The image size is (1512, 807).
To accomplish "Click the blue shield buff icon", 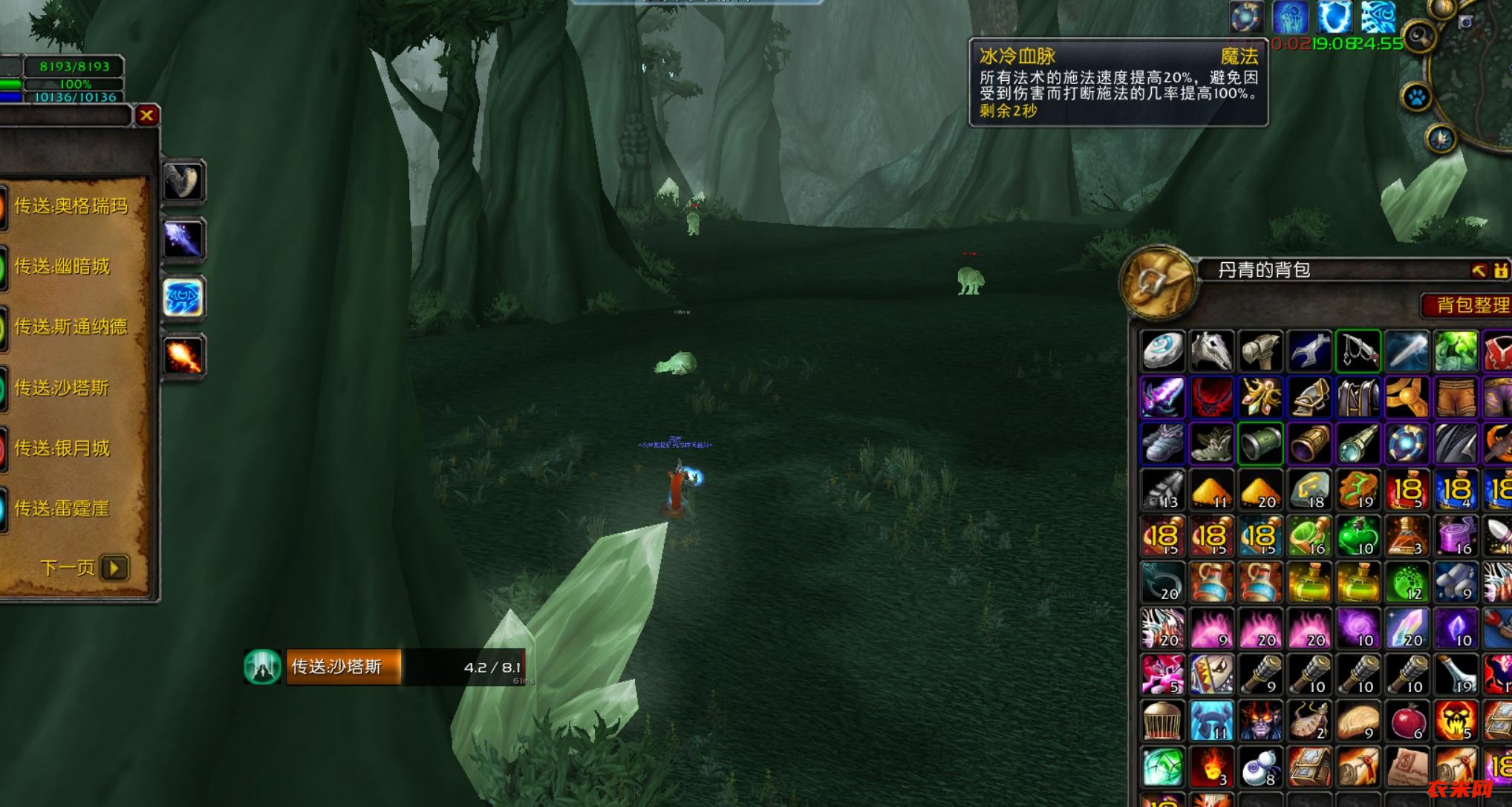I will (x=1334, y=17).
